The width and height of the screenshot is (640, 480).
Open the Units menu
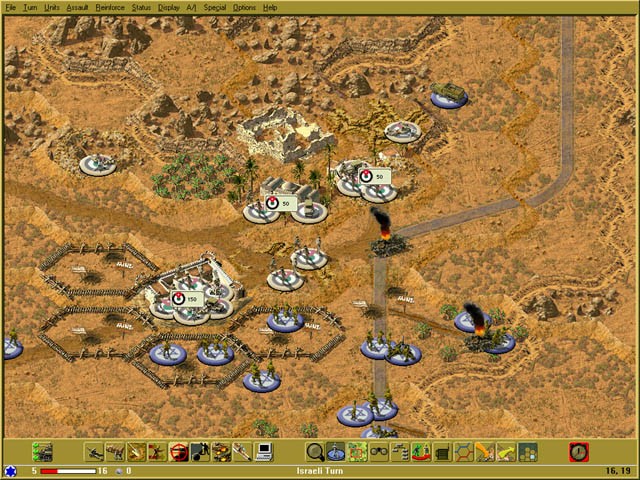click(52, 7)
